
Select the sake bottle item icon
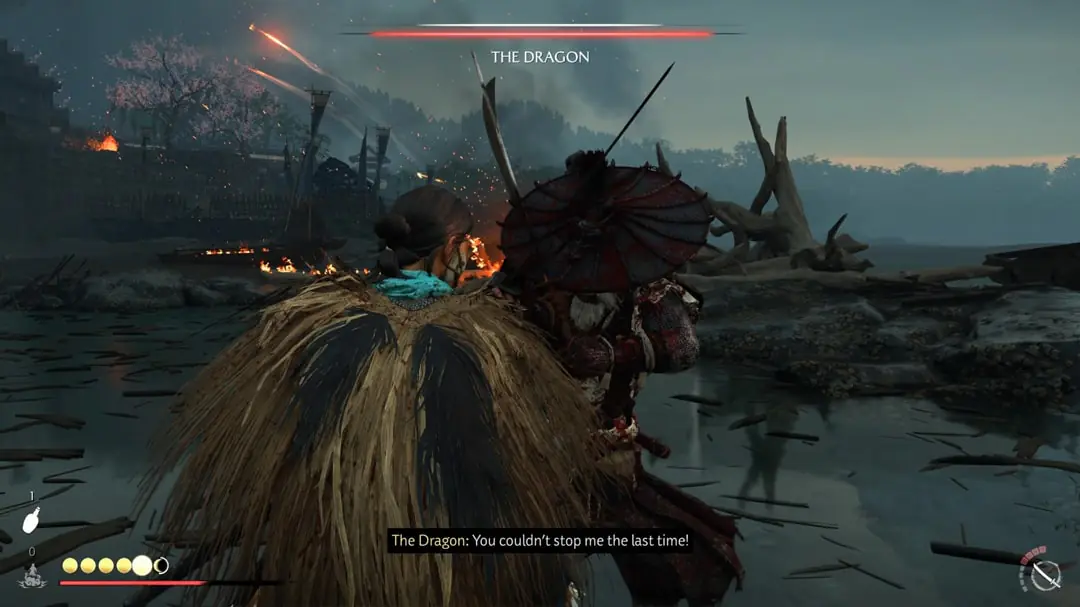pos(32,520)
